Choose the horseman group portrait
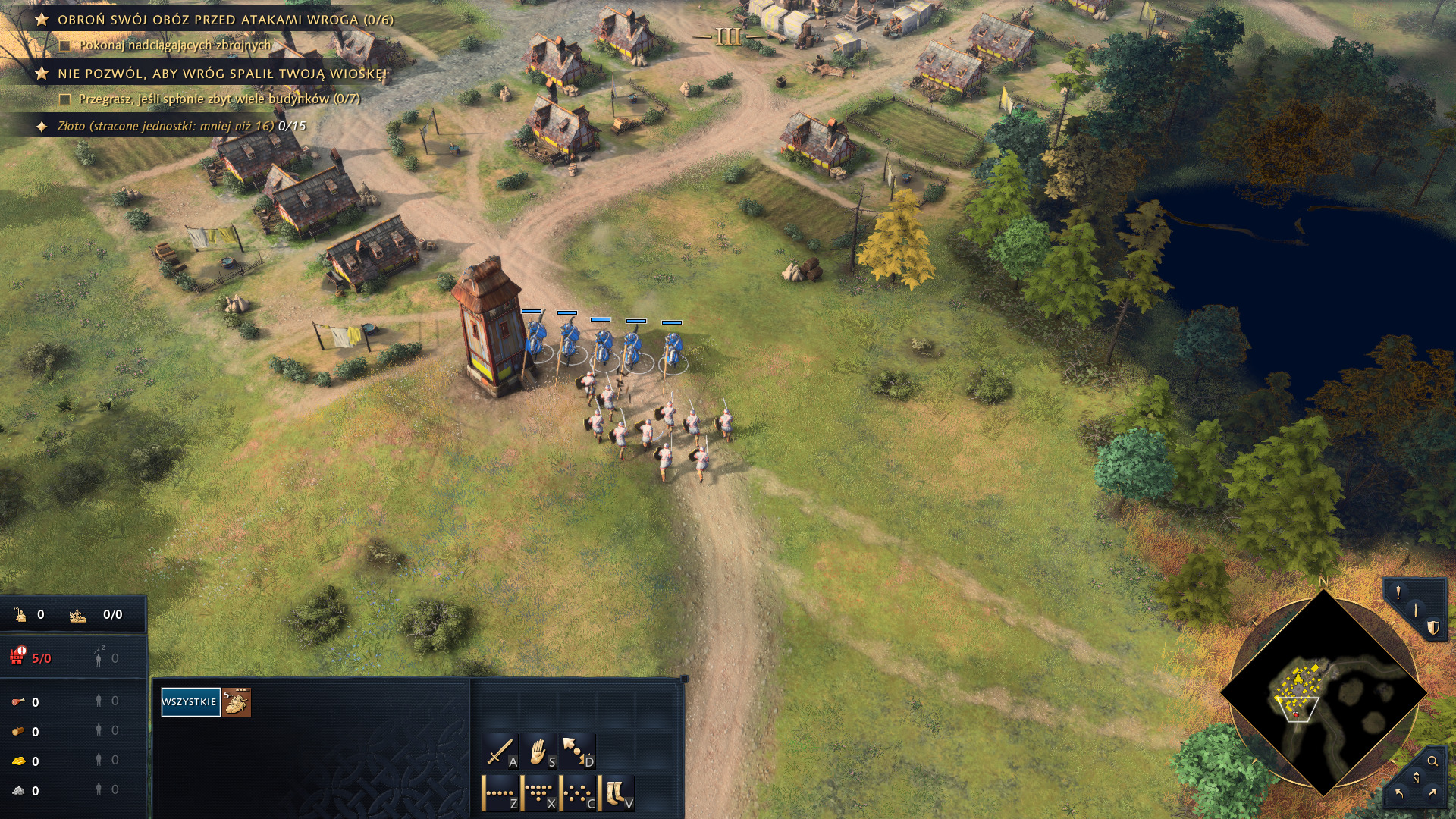Image resolution: width=1456 pixels, height=819 pixels. pos(237,702)
